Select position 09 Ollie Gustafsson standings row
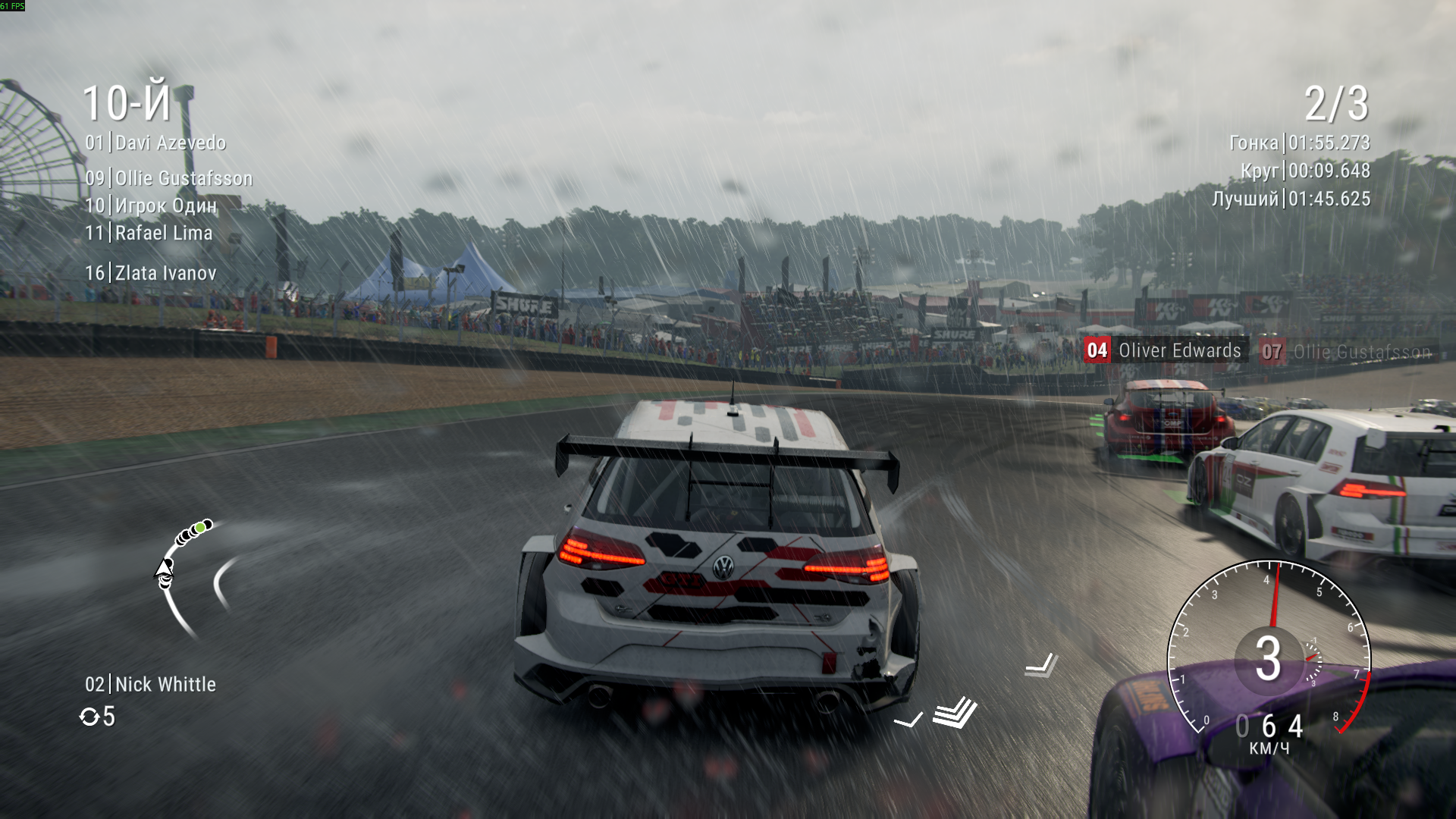1456x819 pixels. [168, 178]
